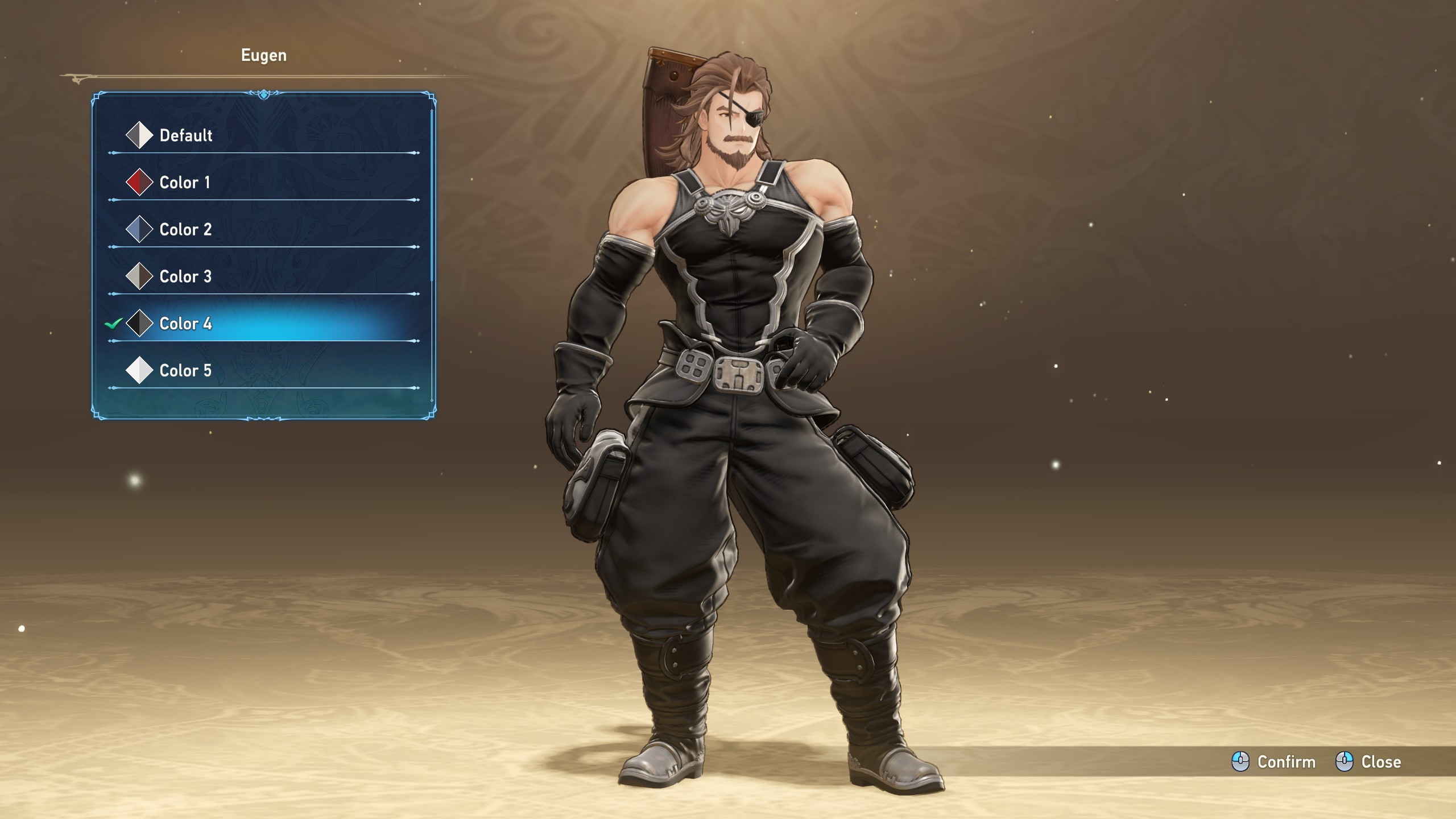
Task: Switch to the white Color 5 scheme
Action: 185,371
